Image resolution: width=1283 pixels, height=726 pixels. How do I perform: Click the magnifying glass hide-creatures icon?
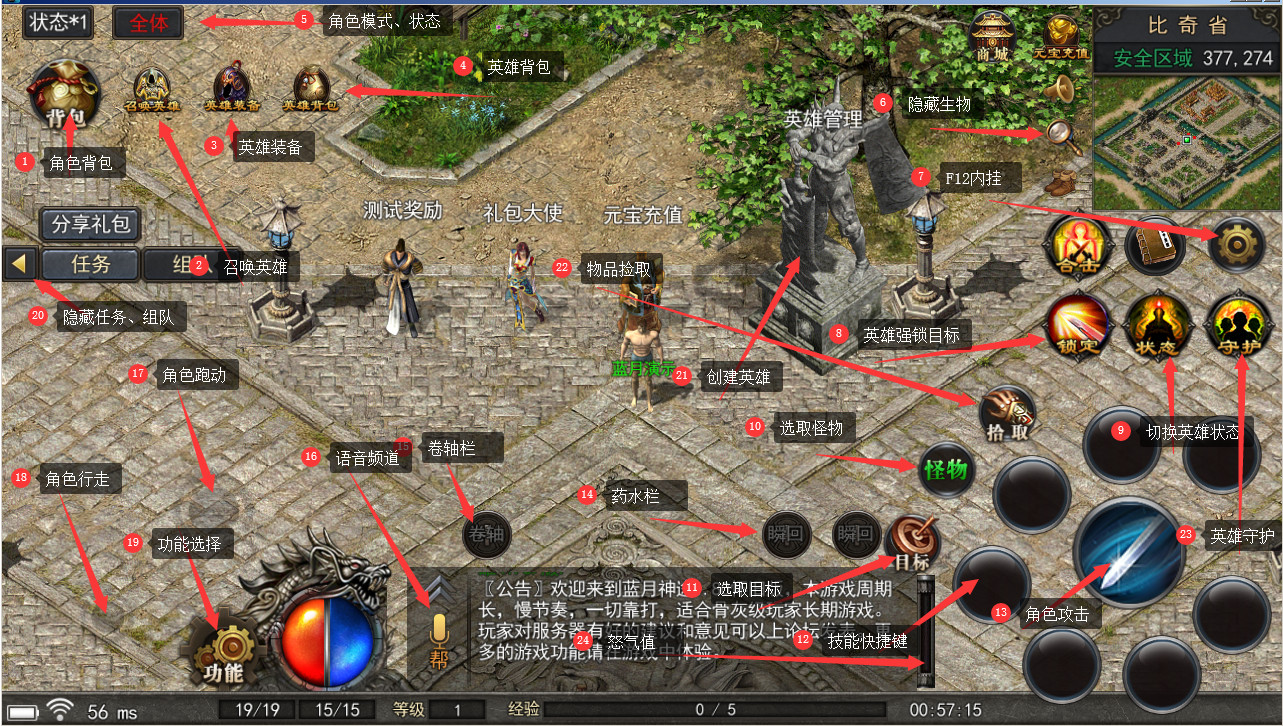[x=1062, y=135]
